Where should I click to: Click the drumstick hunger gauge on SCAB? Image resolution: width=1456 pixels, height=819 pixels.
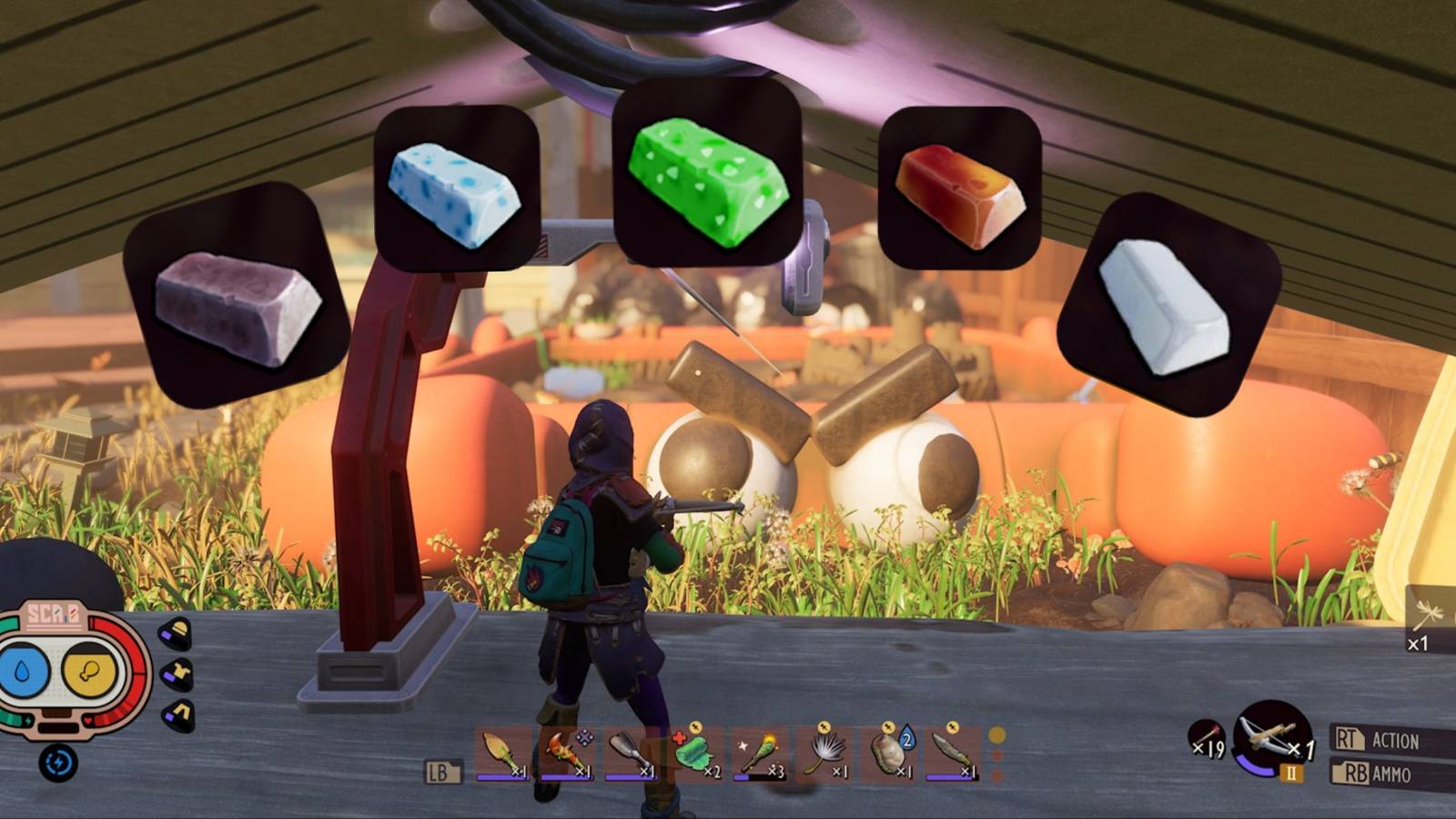[x=89, y=672]
